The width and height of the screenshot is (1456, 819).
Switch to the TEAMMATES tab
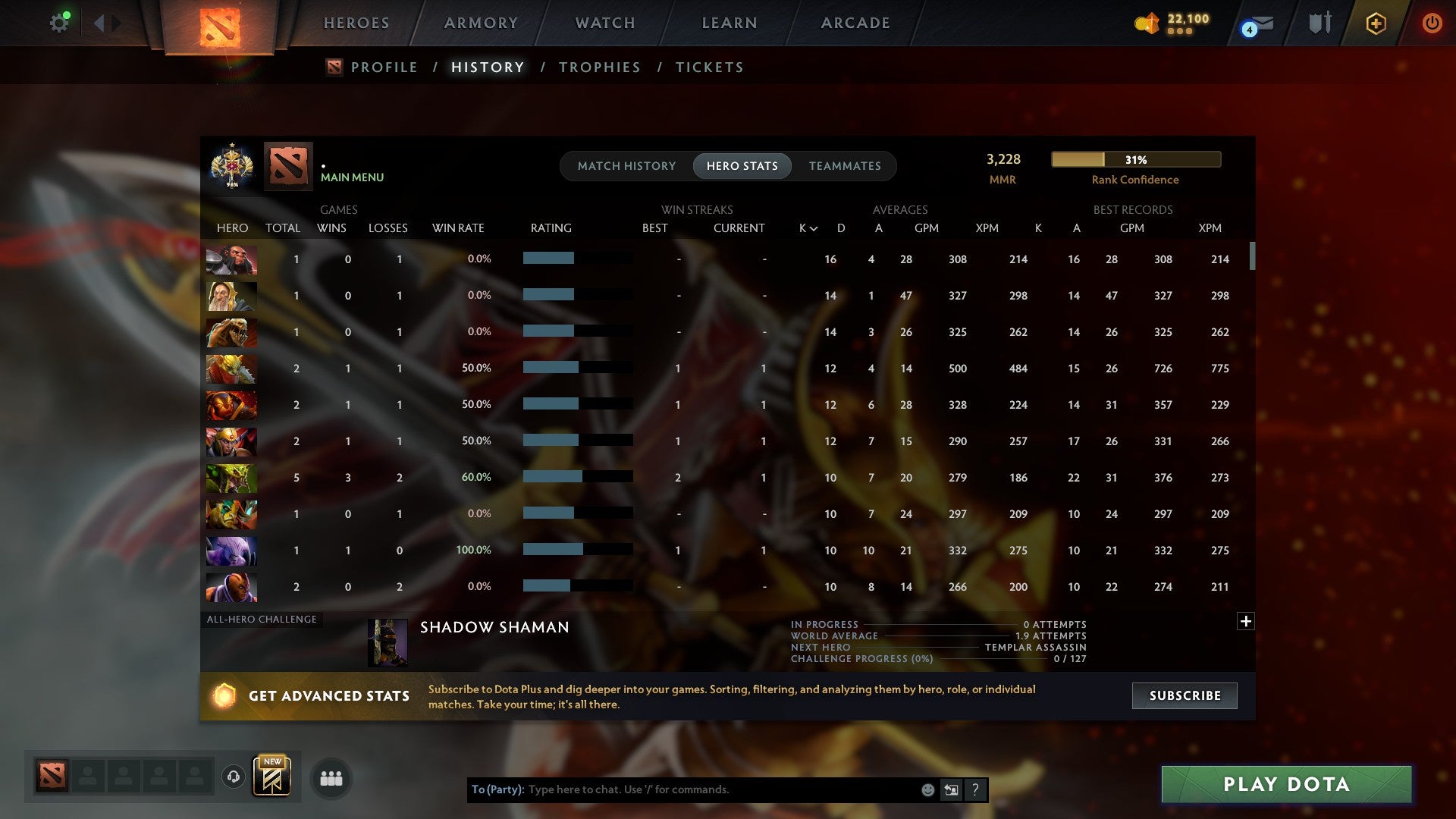(x=845, y=165)
